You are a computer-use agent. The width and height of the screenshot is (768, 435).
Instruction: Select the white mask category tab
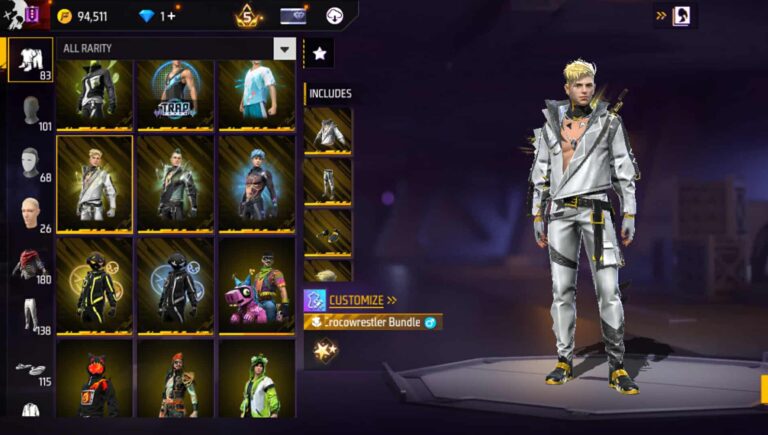(x=32, y=163)
